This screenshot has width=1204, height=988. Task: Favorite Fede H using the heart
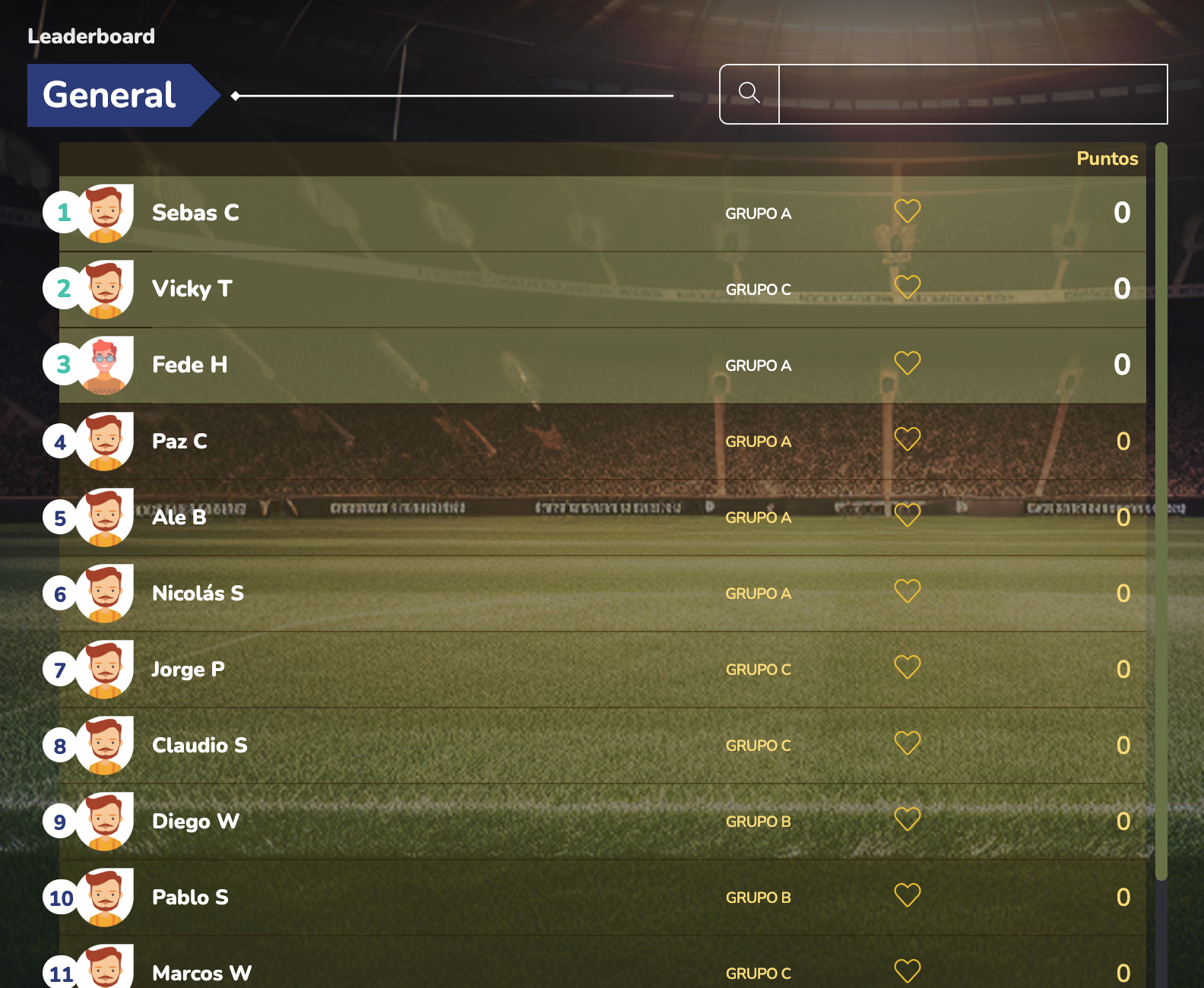click(x=908, y=363)
